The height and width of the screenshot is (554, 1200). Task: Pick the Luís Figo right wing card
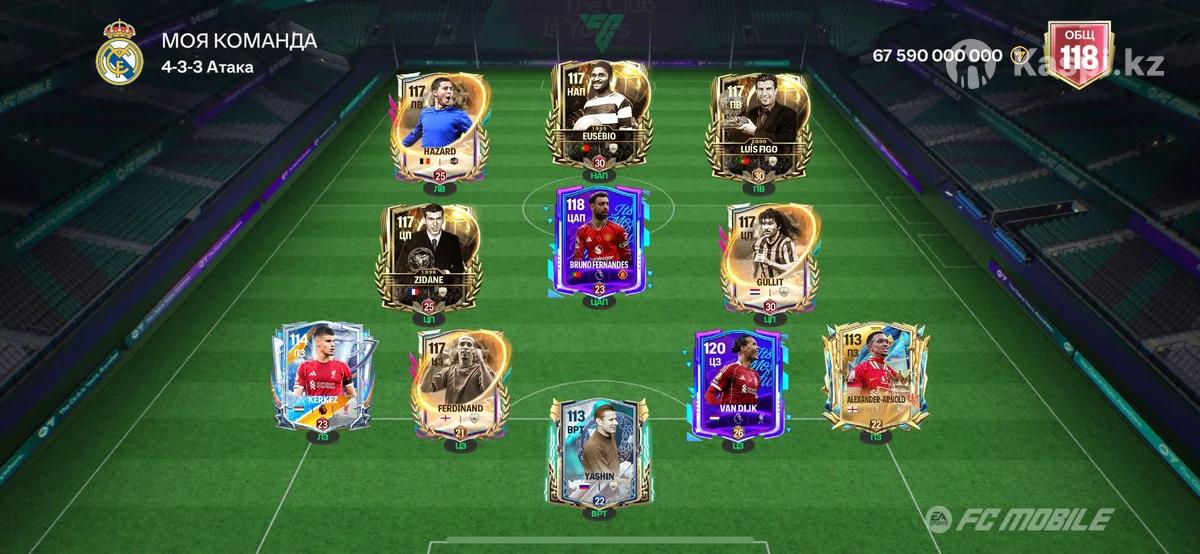point(757,126)
